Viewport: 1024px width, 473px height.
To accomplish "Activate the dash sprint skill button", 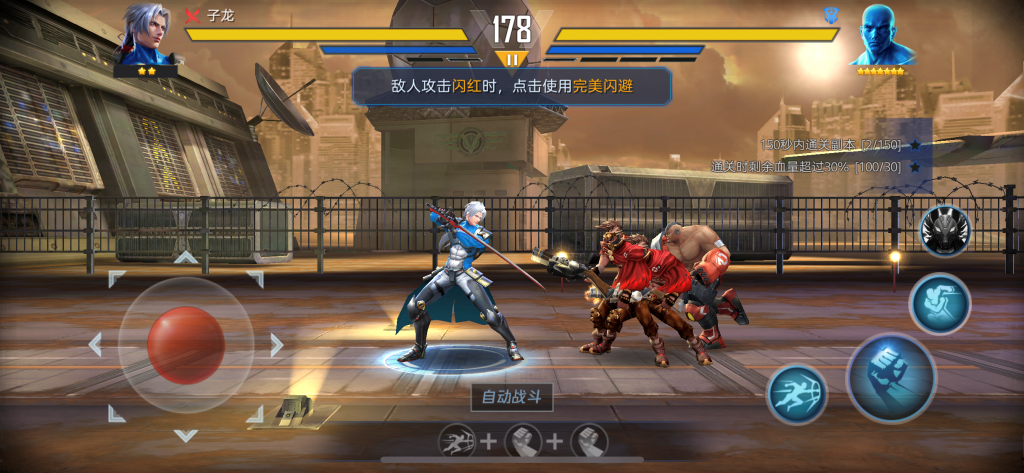I will coord(797,394).
